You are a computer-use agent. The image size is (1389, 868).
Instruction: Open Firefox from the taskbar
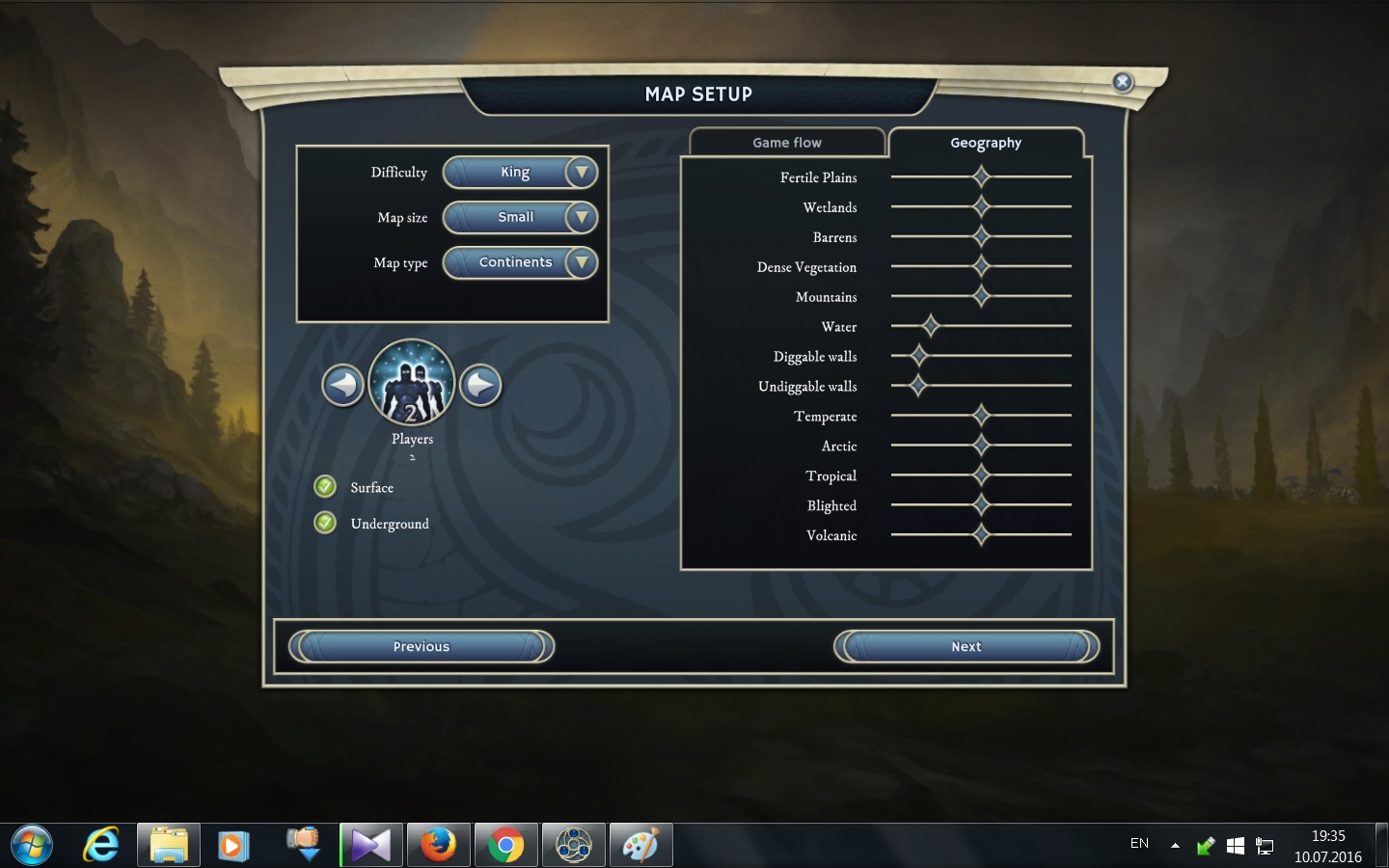[439, 846]
